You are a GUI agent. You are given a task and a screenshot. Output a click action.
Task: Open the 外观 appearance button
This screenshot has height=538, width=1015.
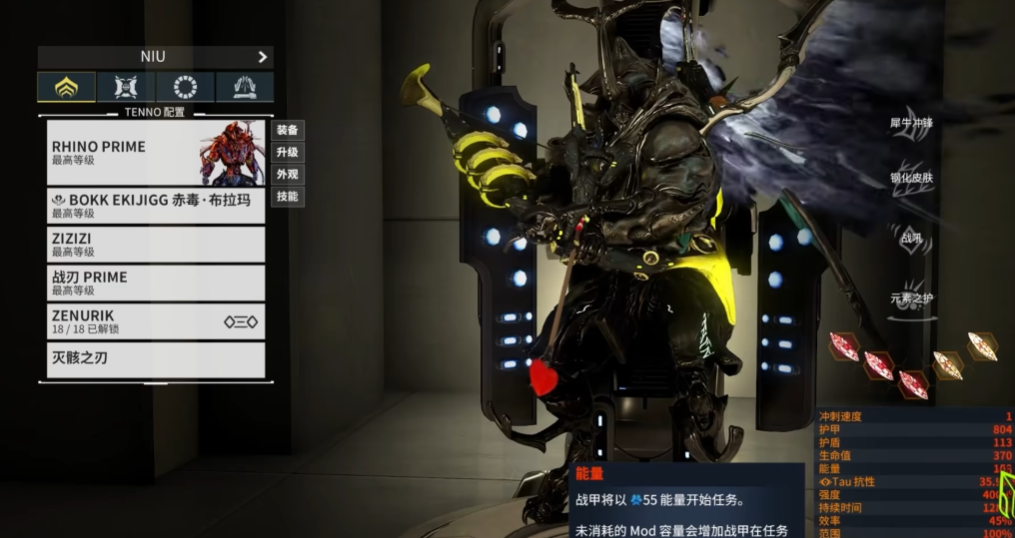coord(288,174)
